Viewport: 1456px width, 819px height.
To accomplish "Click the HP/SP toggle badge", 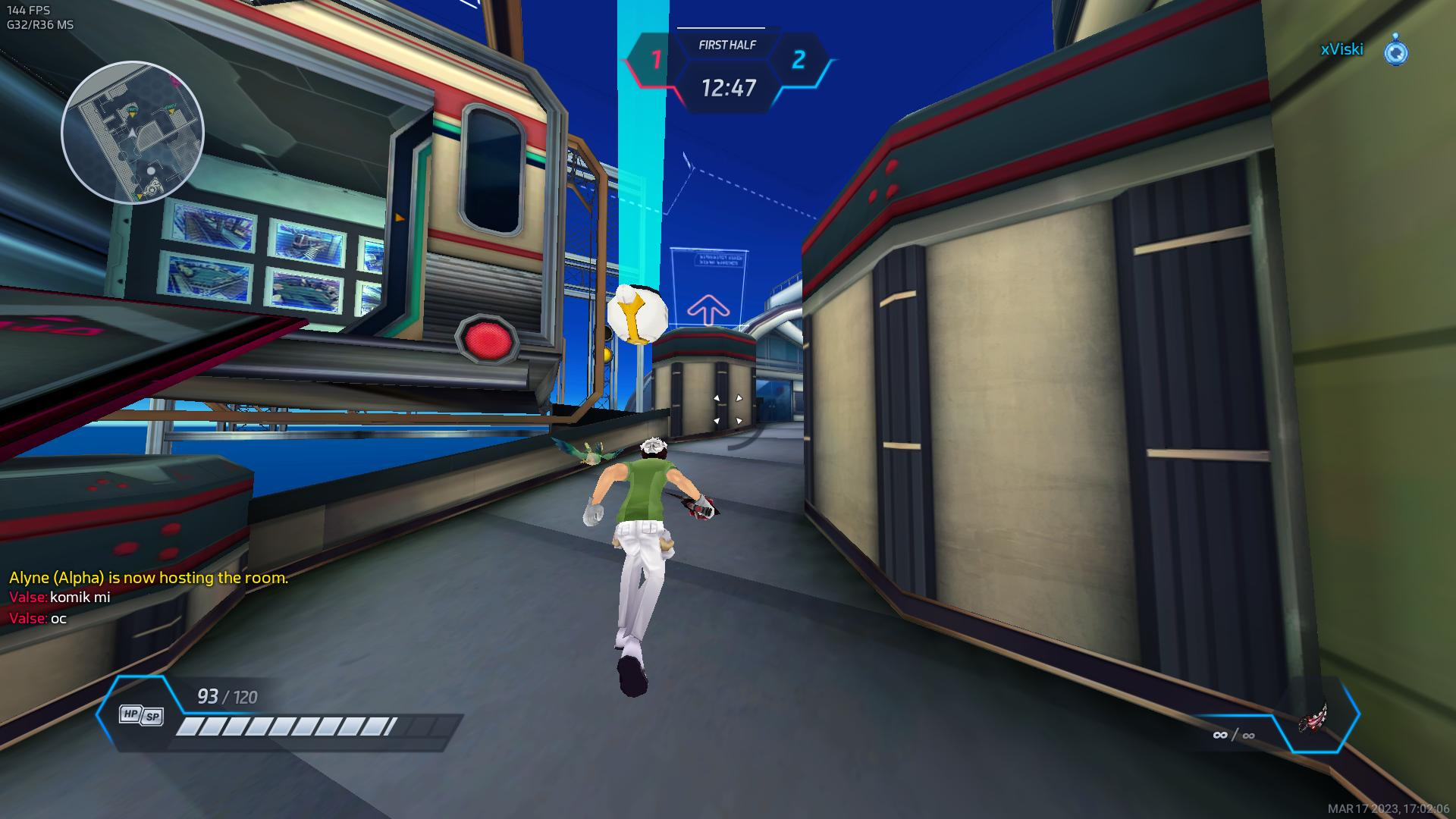I will (x=142, y=715).
